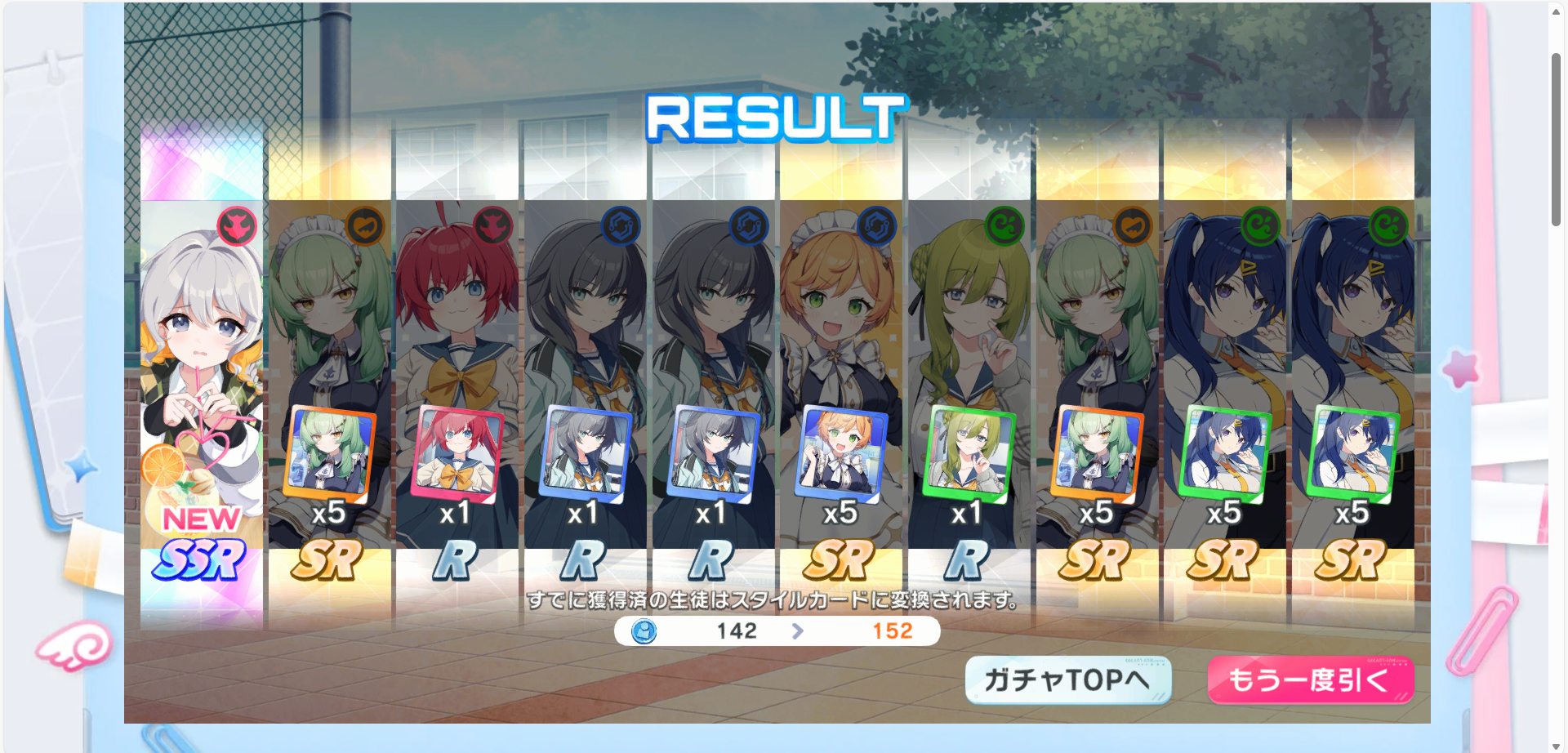Click the browser scrollbar down arrow
This screenshot has height=753, width=1568.
[x=1557, y=745]
